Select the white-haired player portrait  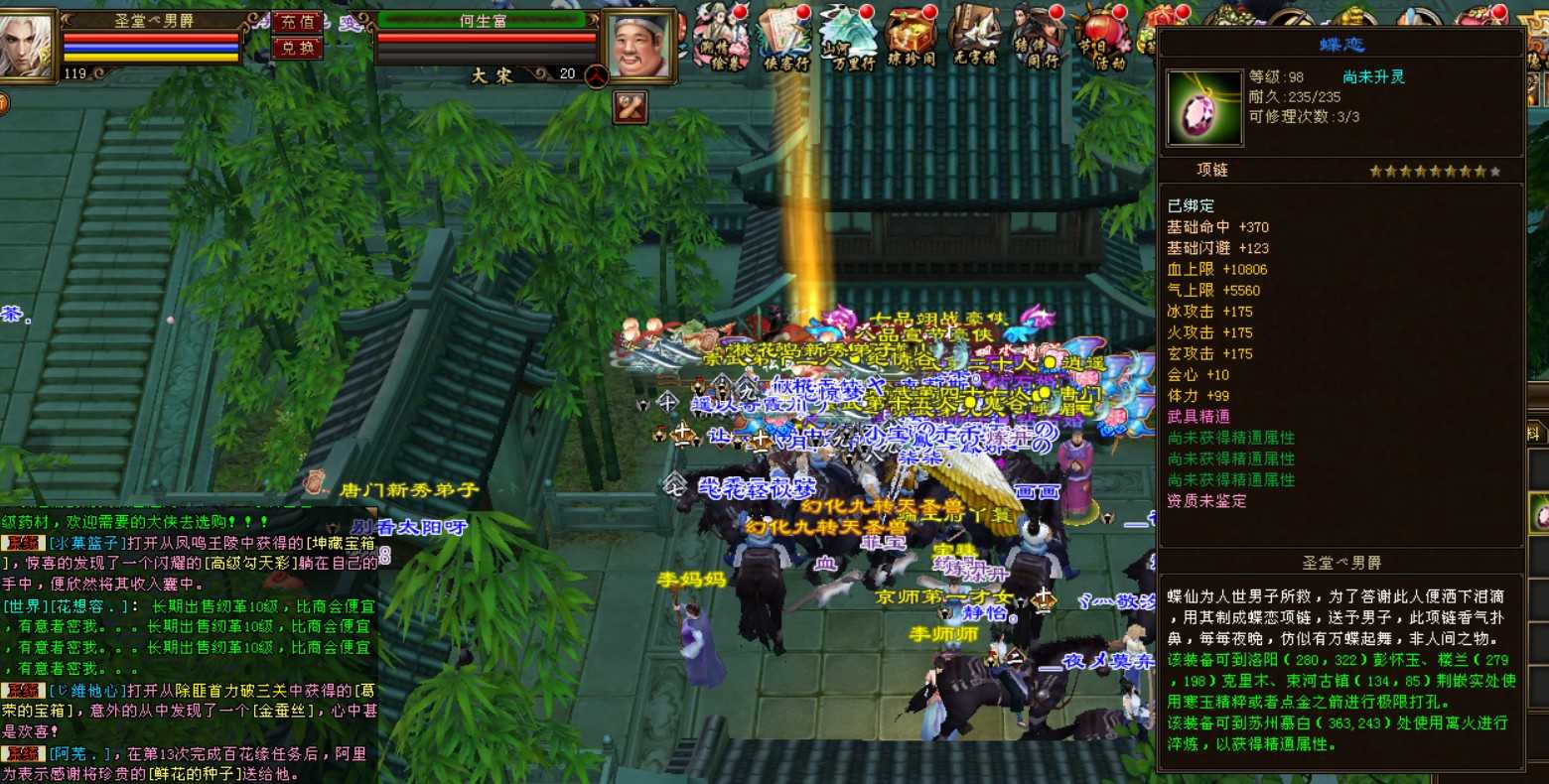point(27,45)
